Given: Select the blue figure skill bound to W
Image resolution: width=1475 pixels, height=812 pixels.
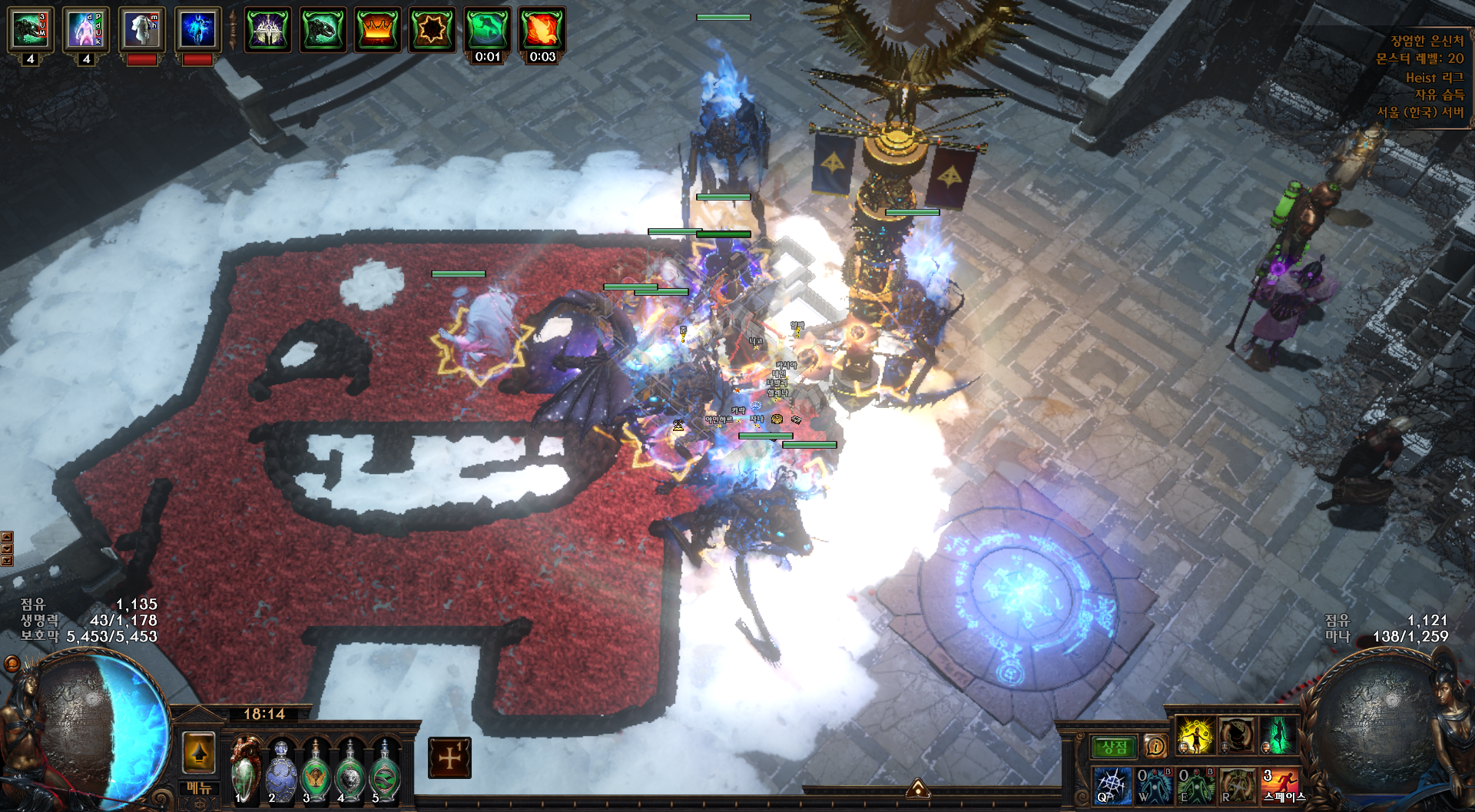Looking at the screenshot, I should point(1154,786).
